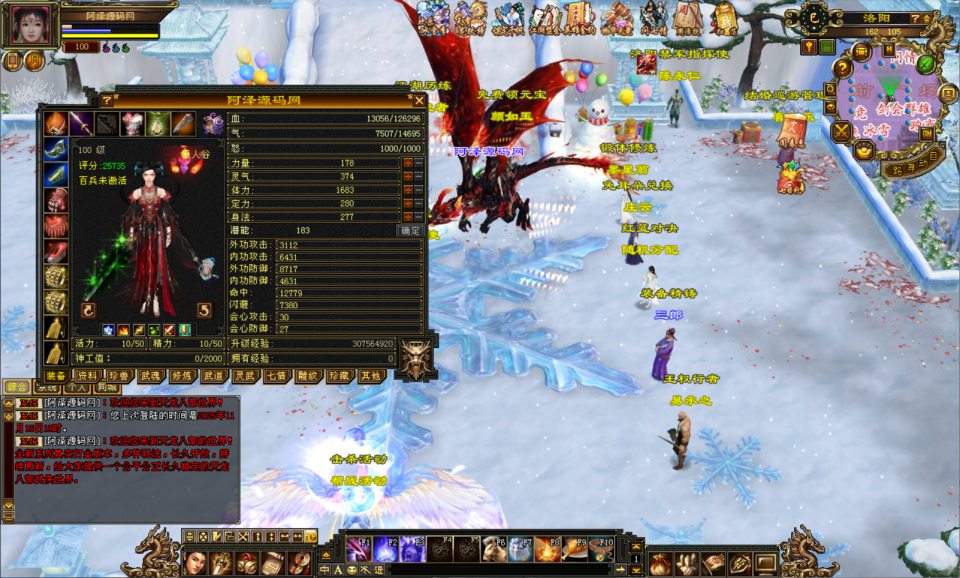Increase the 身法 agility stat
Viewport: 960px width, 578px height.
click(407, 216)
